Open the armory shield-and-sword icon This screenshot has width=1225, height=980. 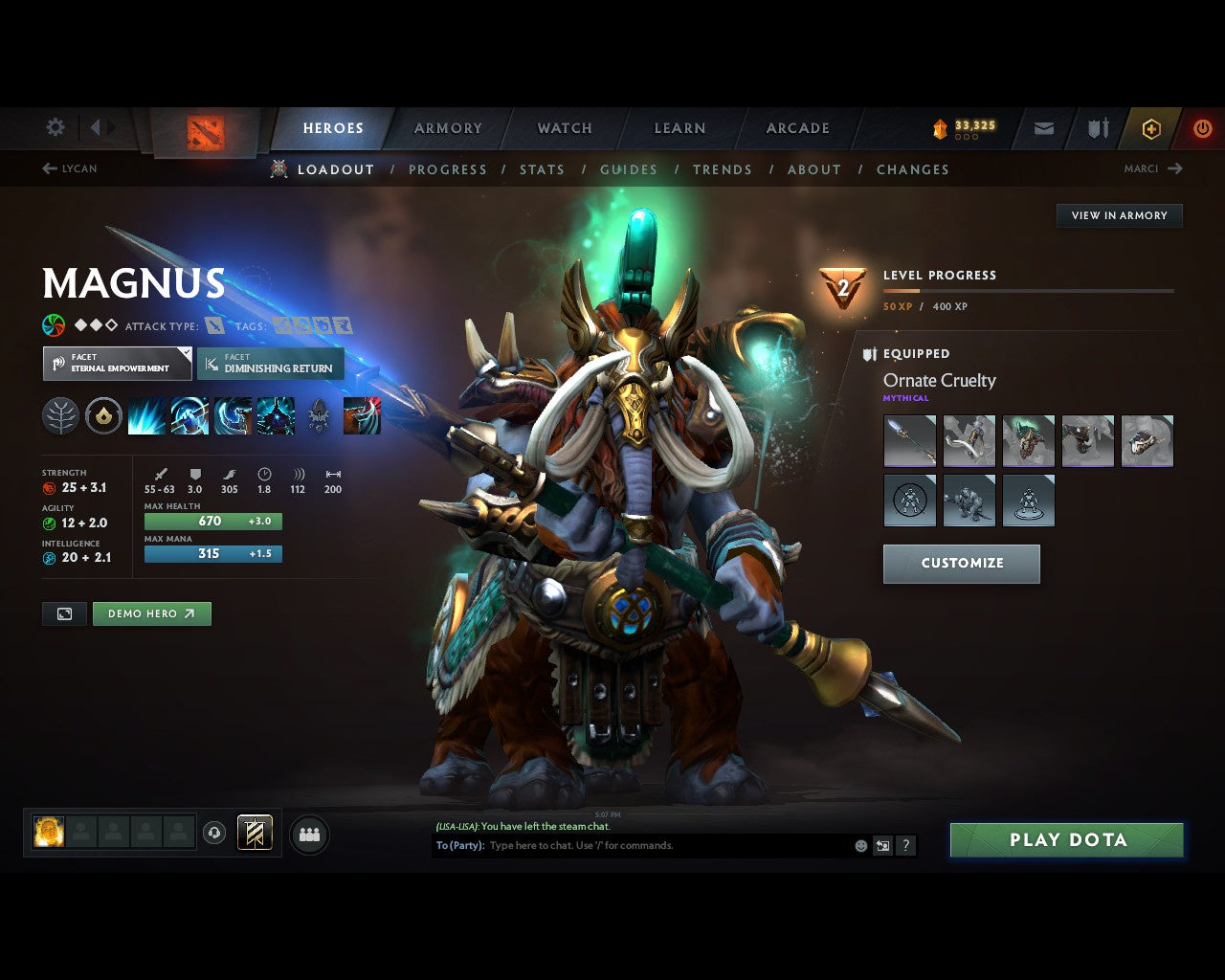pos(1097,128)
